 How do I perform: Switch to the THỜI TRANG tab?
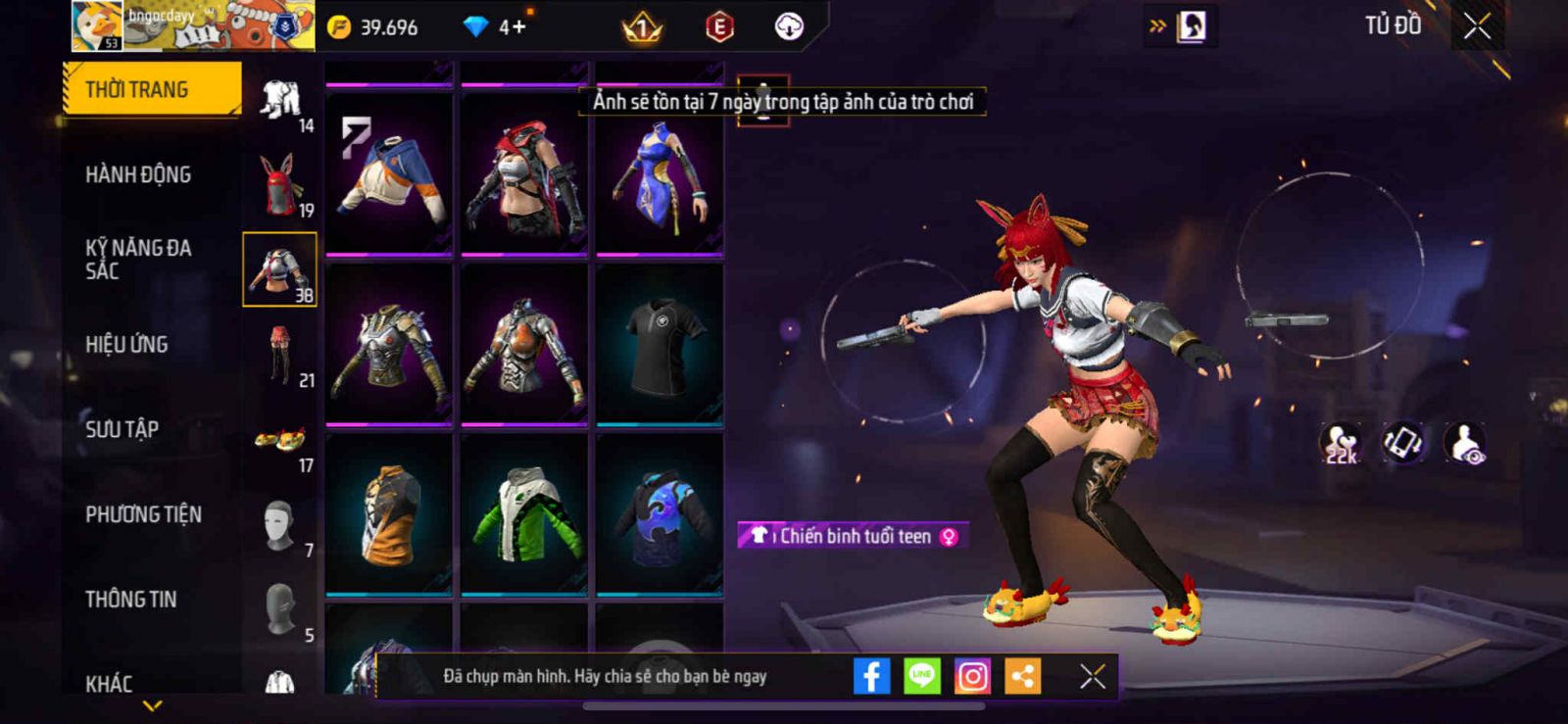[x=151, y=89]
